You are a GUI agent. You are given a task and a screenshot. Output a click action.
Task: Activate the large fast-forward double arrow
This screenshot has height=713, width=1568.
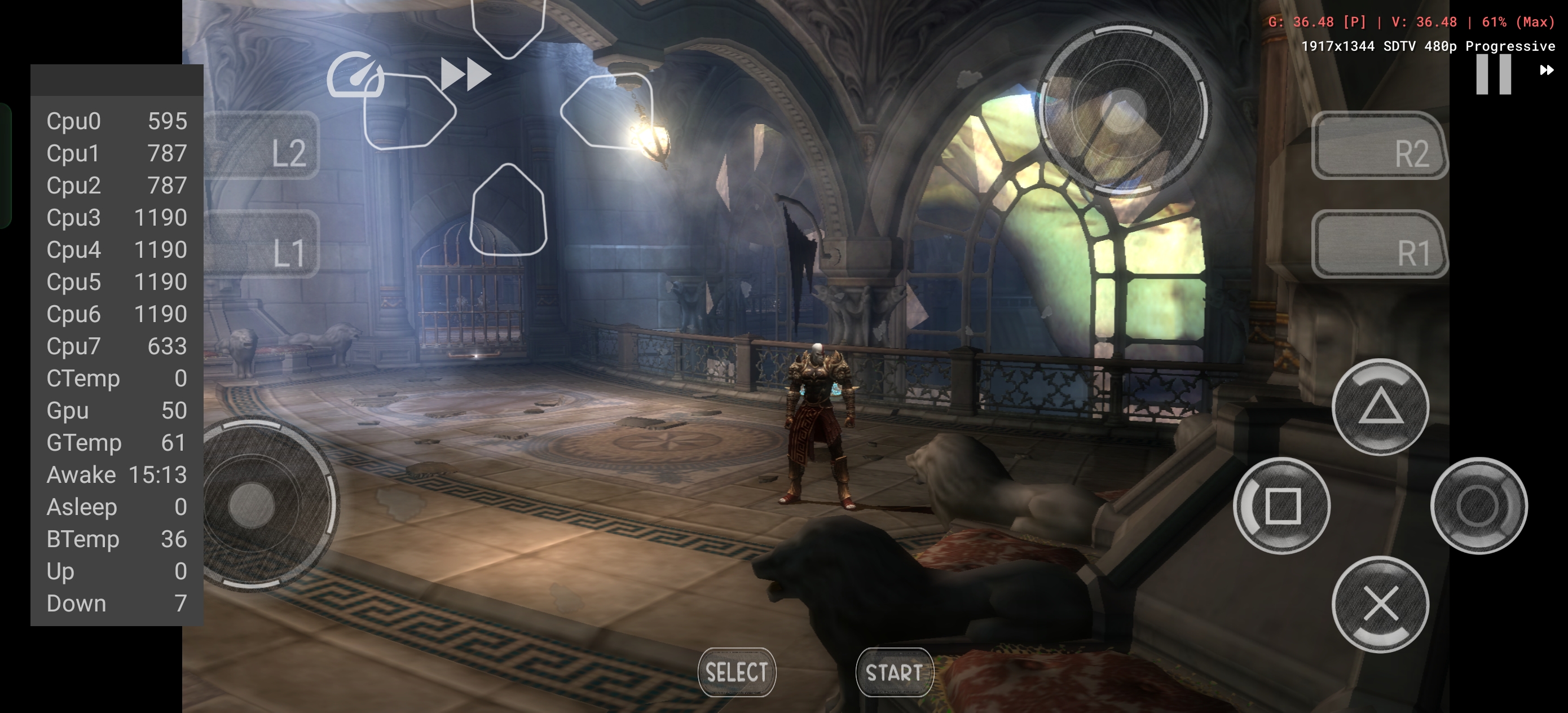466,74
